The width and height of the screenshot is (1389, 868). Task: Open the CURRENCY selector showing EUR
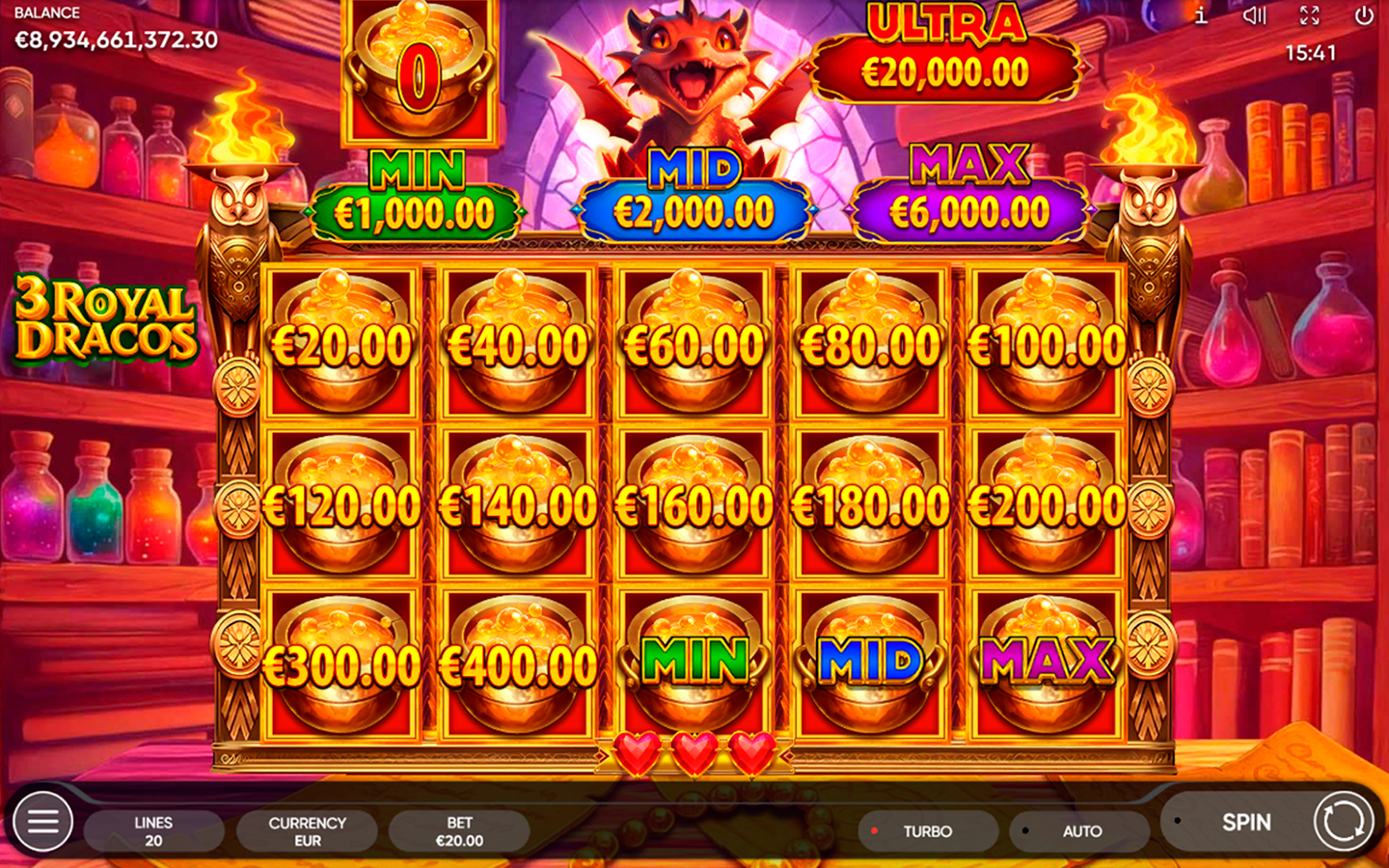click(x=306, y=830)
